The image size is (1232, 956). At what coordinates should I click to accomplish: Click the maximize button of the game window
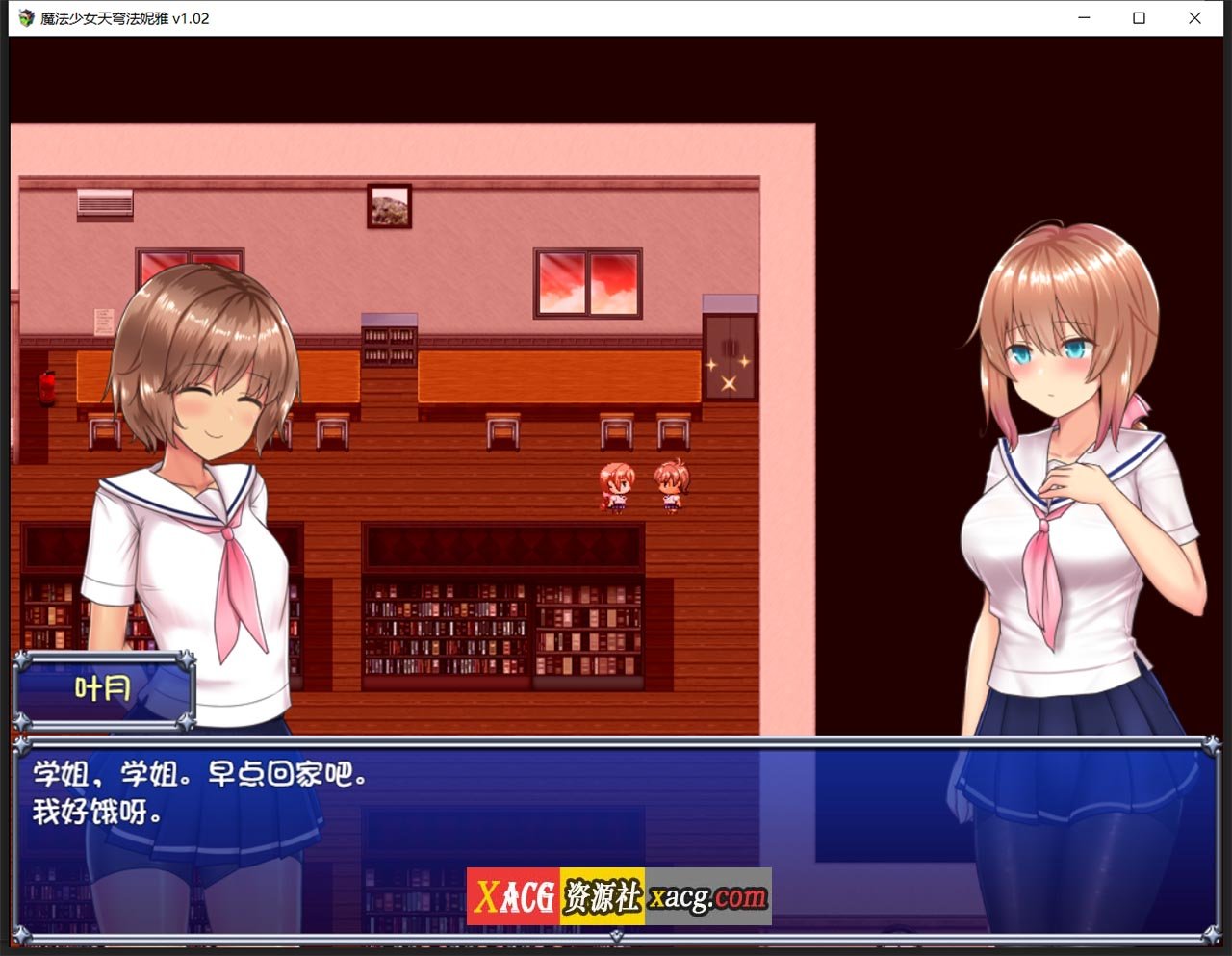point(1137,18)
